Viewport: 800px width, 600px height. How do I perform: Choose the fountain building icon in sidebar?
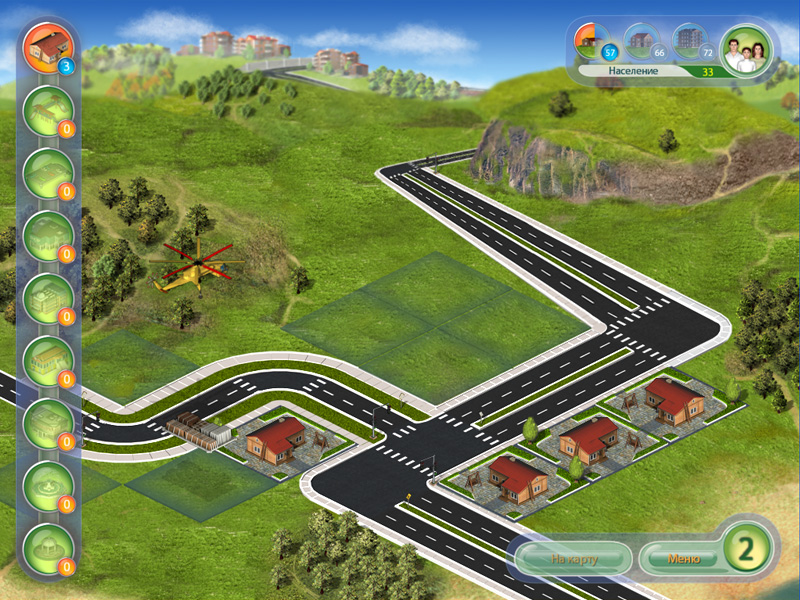tap(47, 484)
